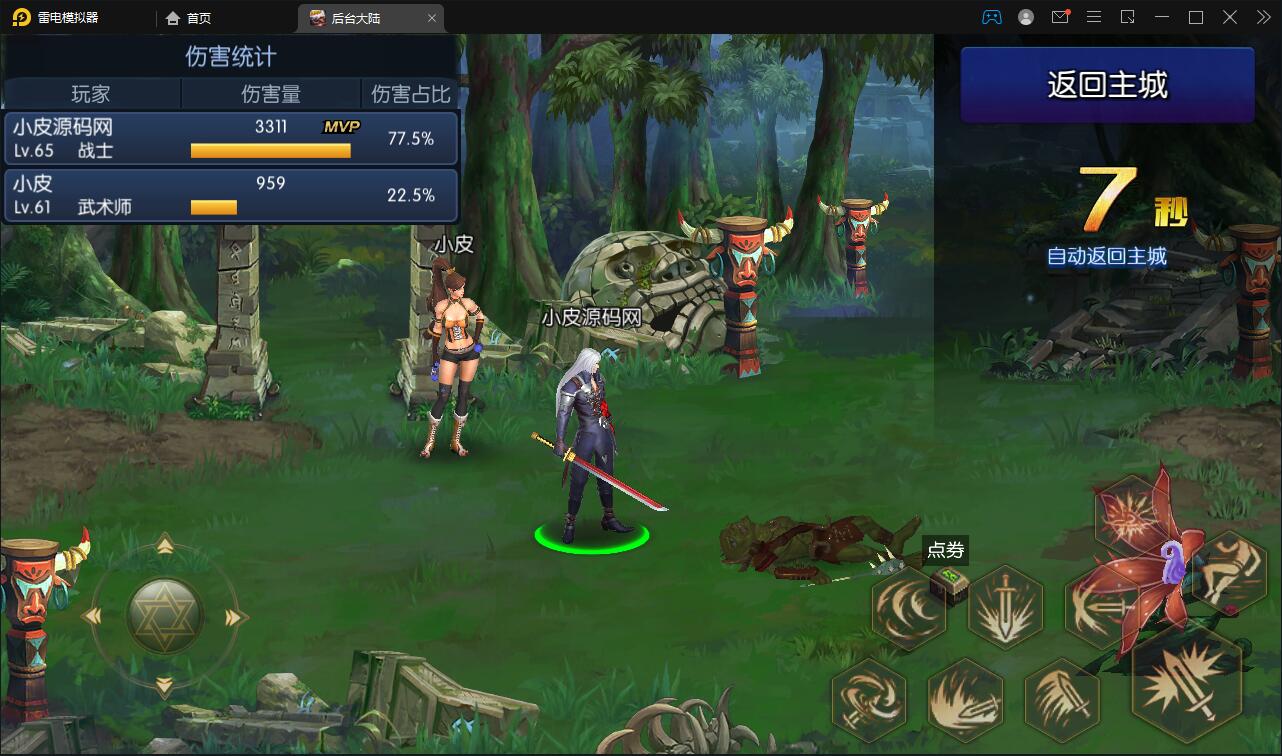Activate the triple crescent slash skill
The image size is (1282, 756).
[907, 605]
